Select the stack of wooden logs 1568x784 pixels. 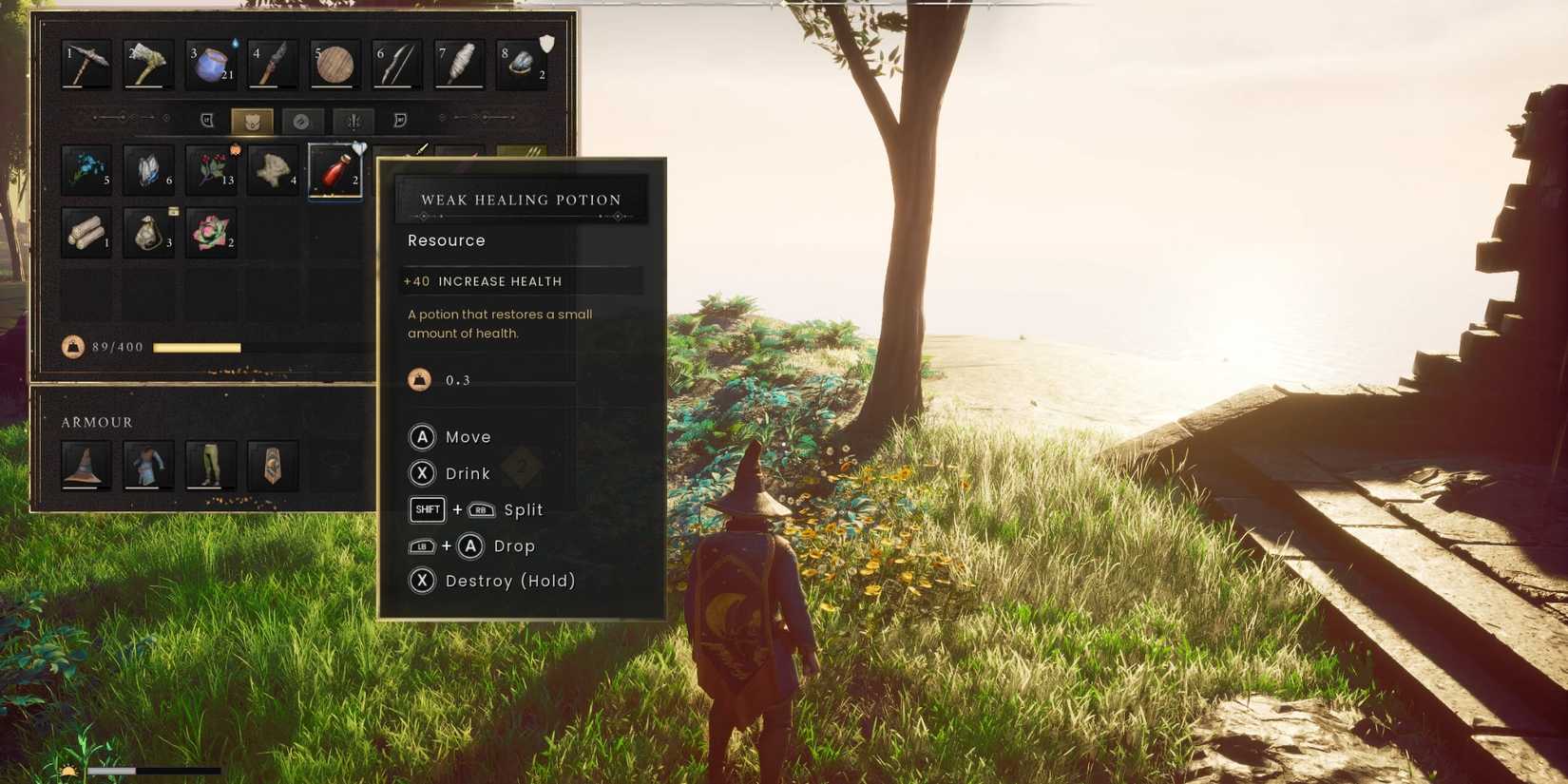click(x=86, y=231)
